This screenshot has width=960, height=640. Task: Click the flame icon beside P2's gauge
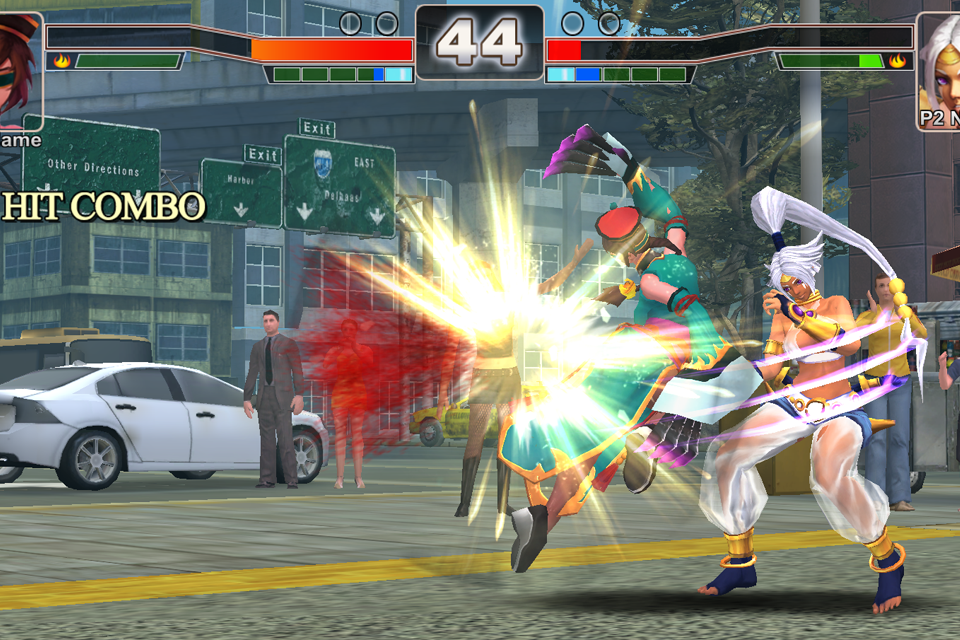click(897, 61)
